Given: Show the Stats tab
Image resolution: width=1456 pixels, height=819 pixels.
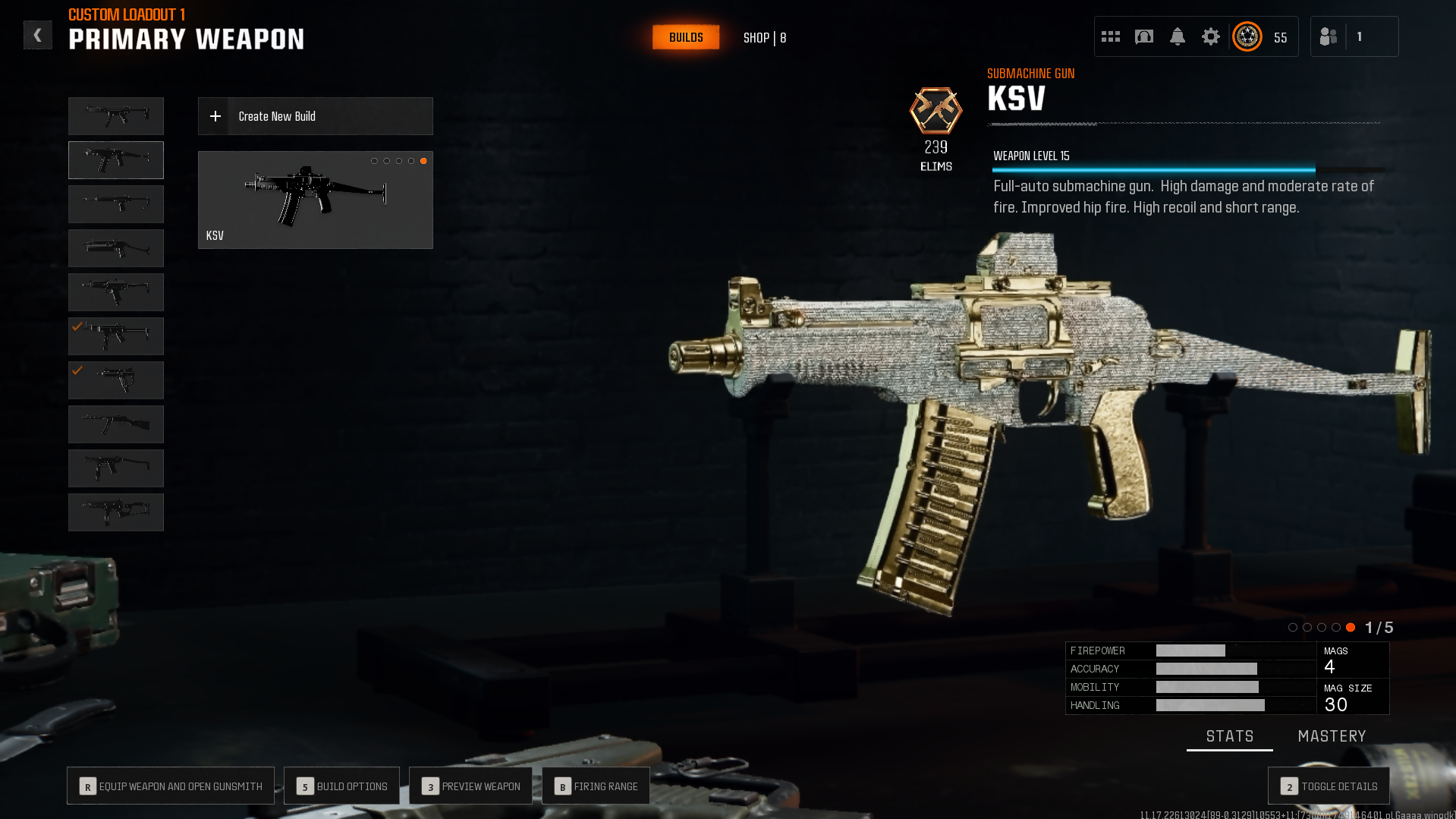Looking at the screenshot, I should tap(1229, 736).
